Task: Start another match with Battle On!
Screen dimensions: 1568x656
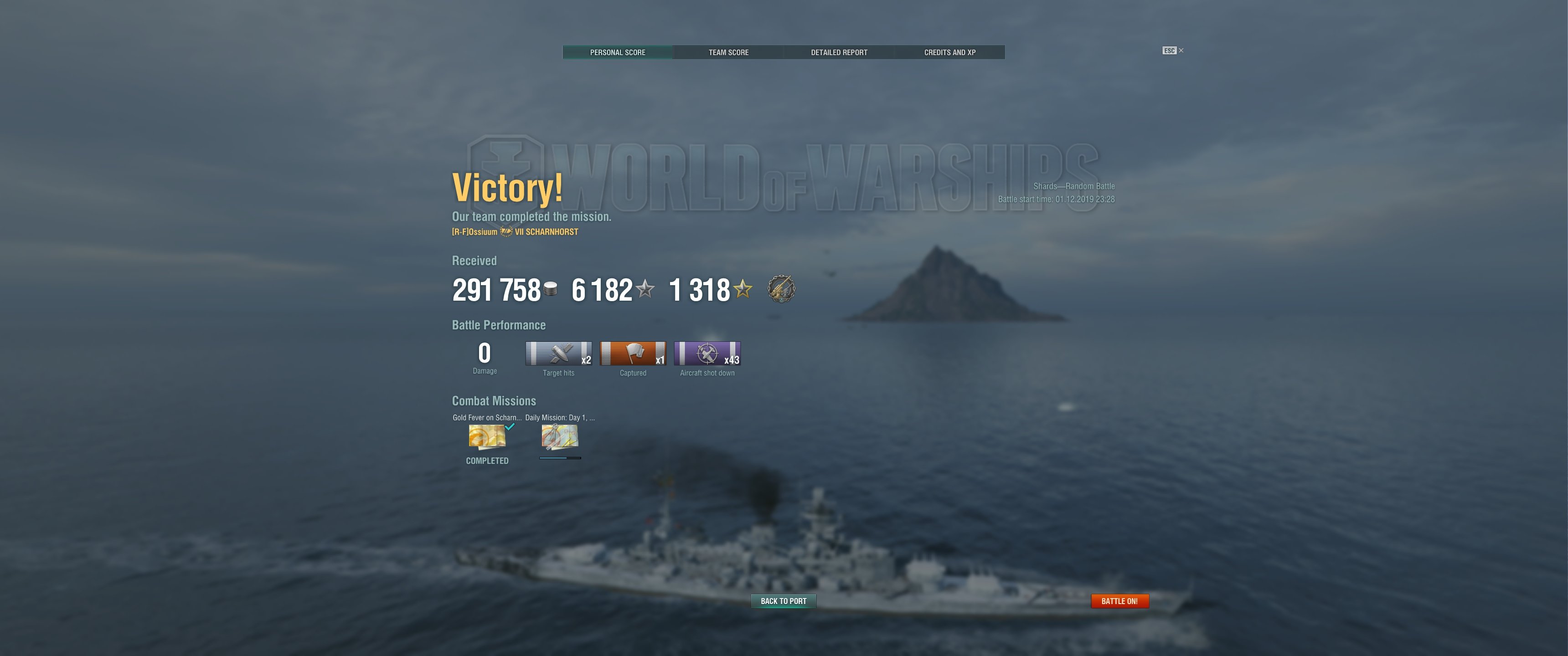Action: 1119,600
